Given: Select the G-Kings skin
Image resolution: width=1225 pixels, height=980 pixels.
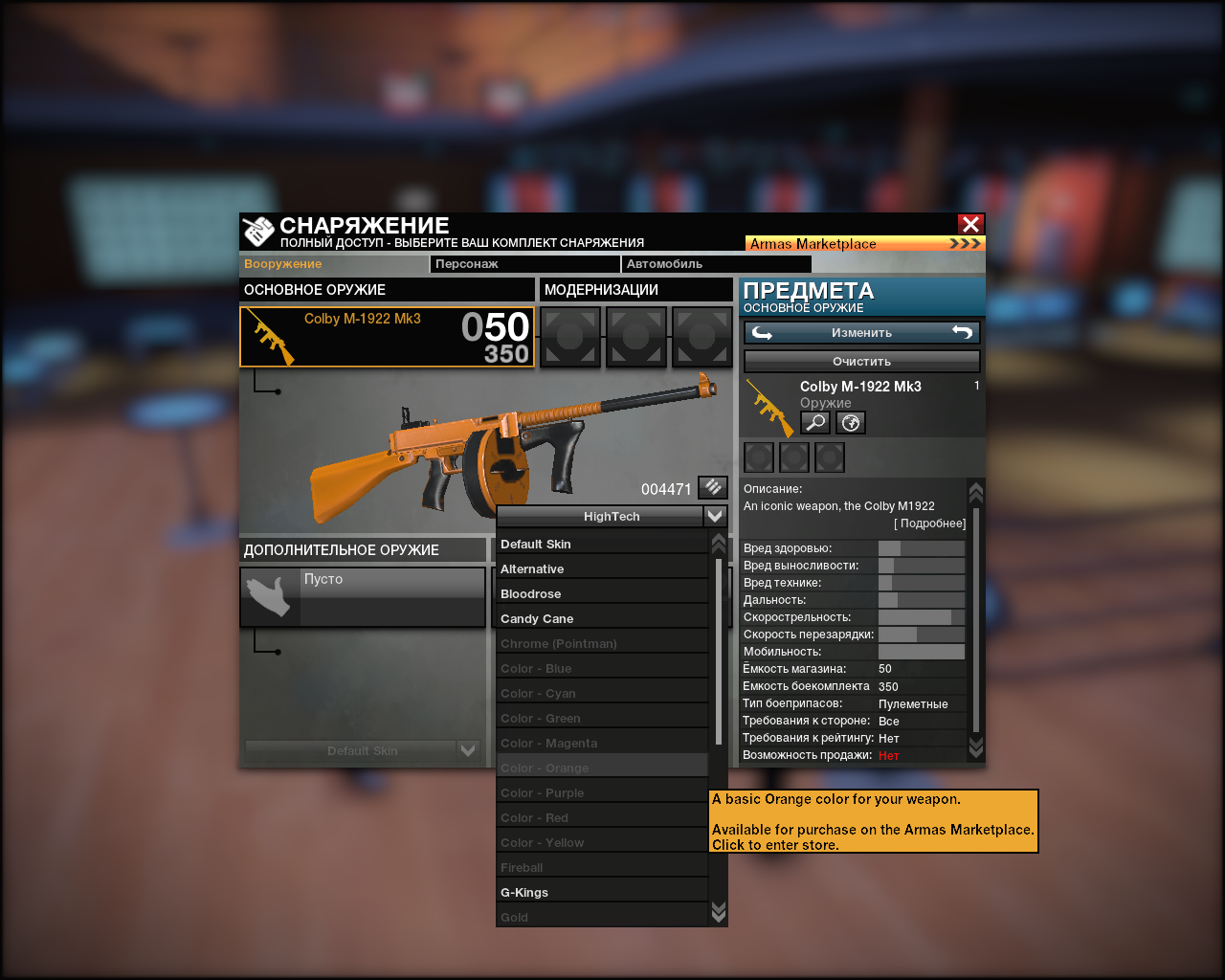Looking at the screenshot, I should [602, 893].
